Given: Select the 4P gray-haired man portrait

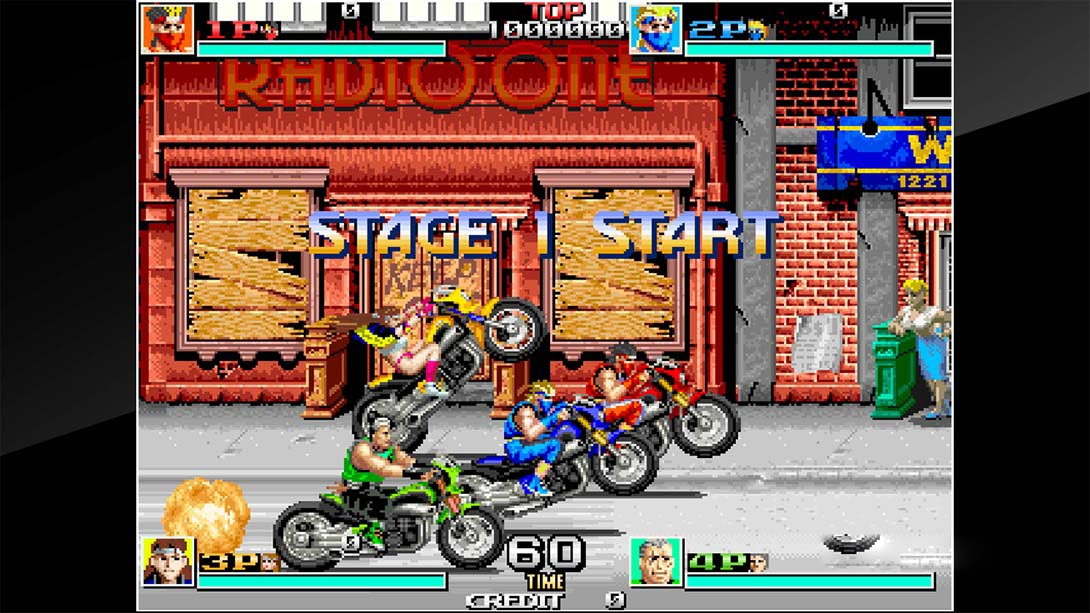Looking at the screenshot, I should click(656, 562).
